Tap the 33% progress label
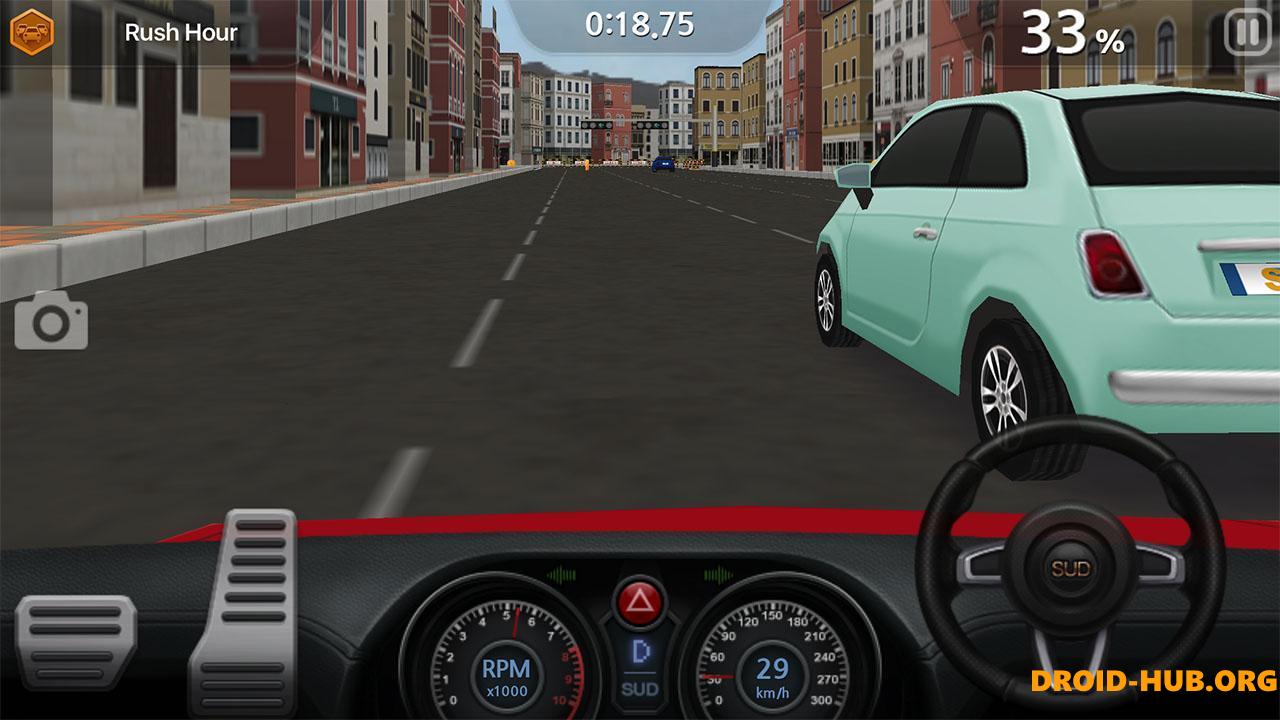This screenshot has width=1280, height=720. [x=1072, y=32]
